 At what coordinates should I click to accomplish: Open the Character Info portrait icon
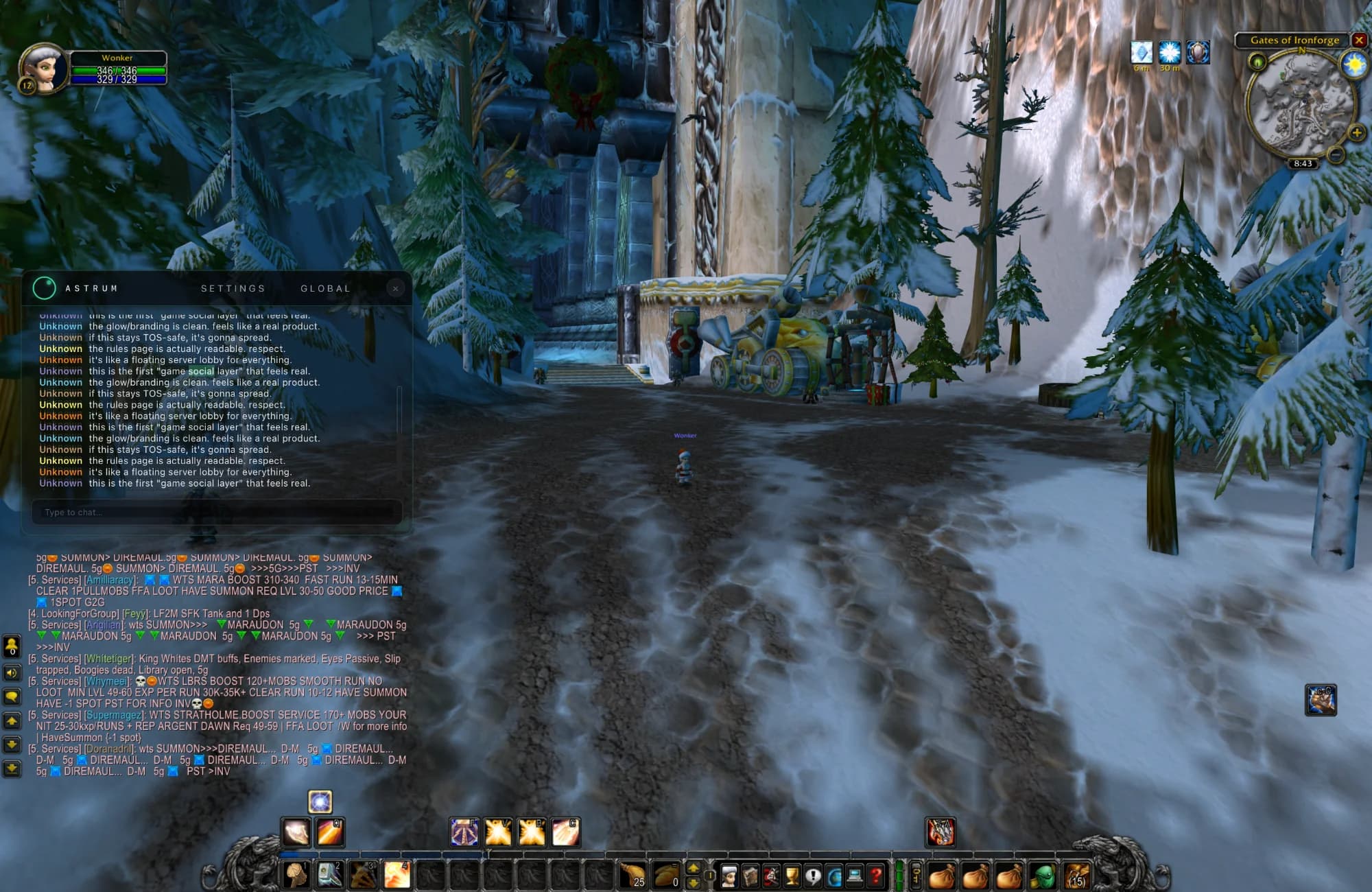[x=729, y=874]
